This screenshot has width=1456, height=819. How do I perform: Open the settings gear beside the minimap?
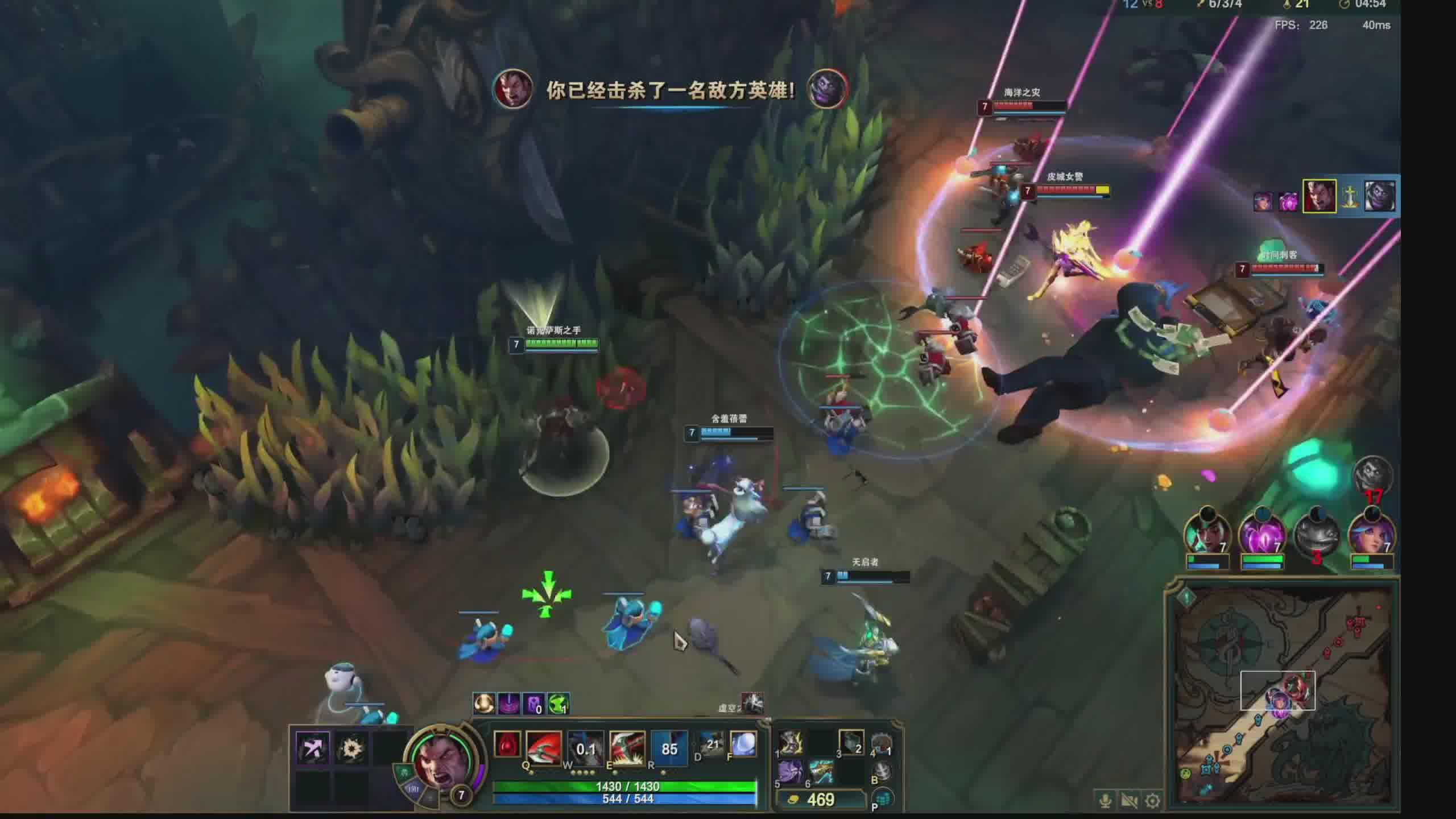[1153, 801]
